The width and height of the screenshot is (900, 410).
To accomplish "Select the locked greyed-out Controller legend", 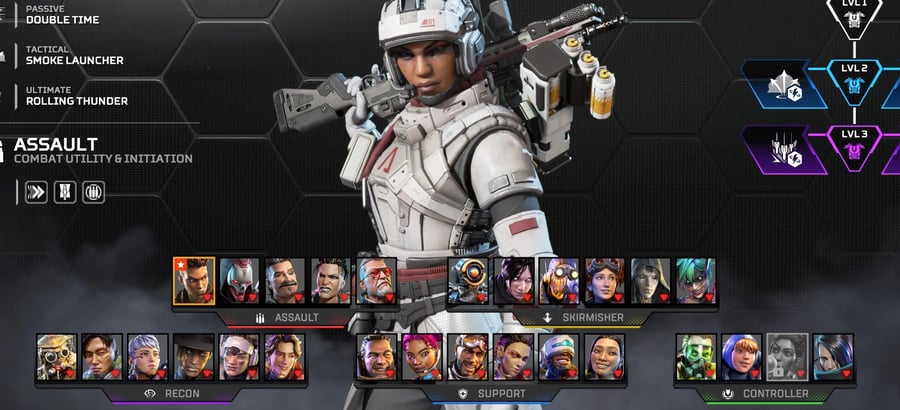I will (787, 357).
